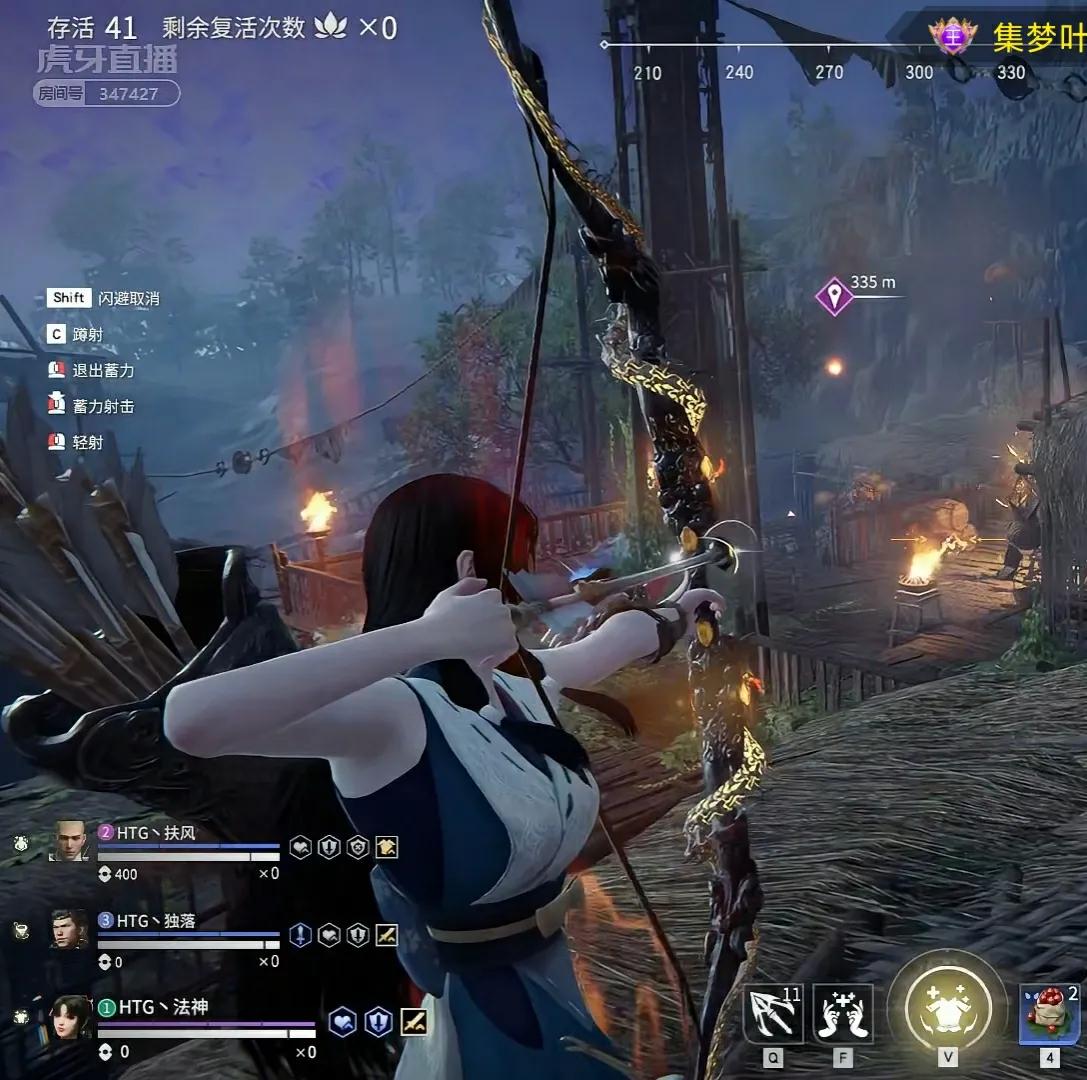The width and height of the screenshot is (1087, 1080).
Task: Select the red berry bag consumable
Action: click(1048, 1014)
